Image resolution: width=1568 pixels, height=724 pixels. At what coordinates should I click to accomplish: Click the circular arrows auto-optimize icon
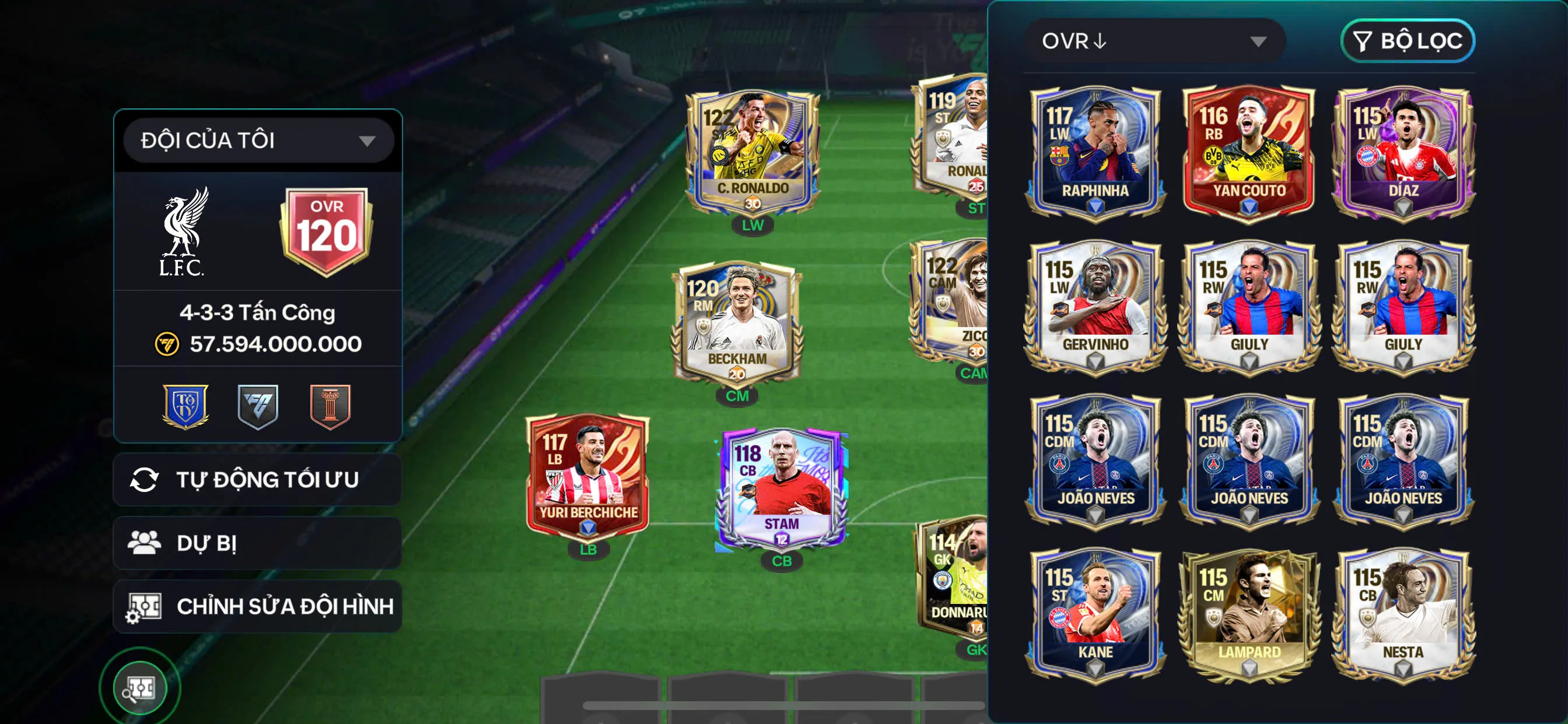144,481
